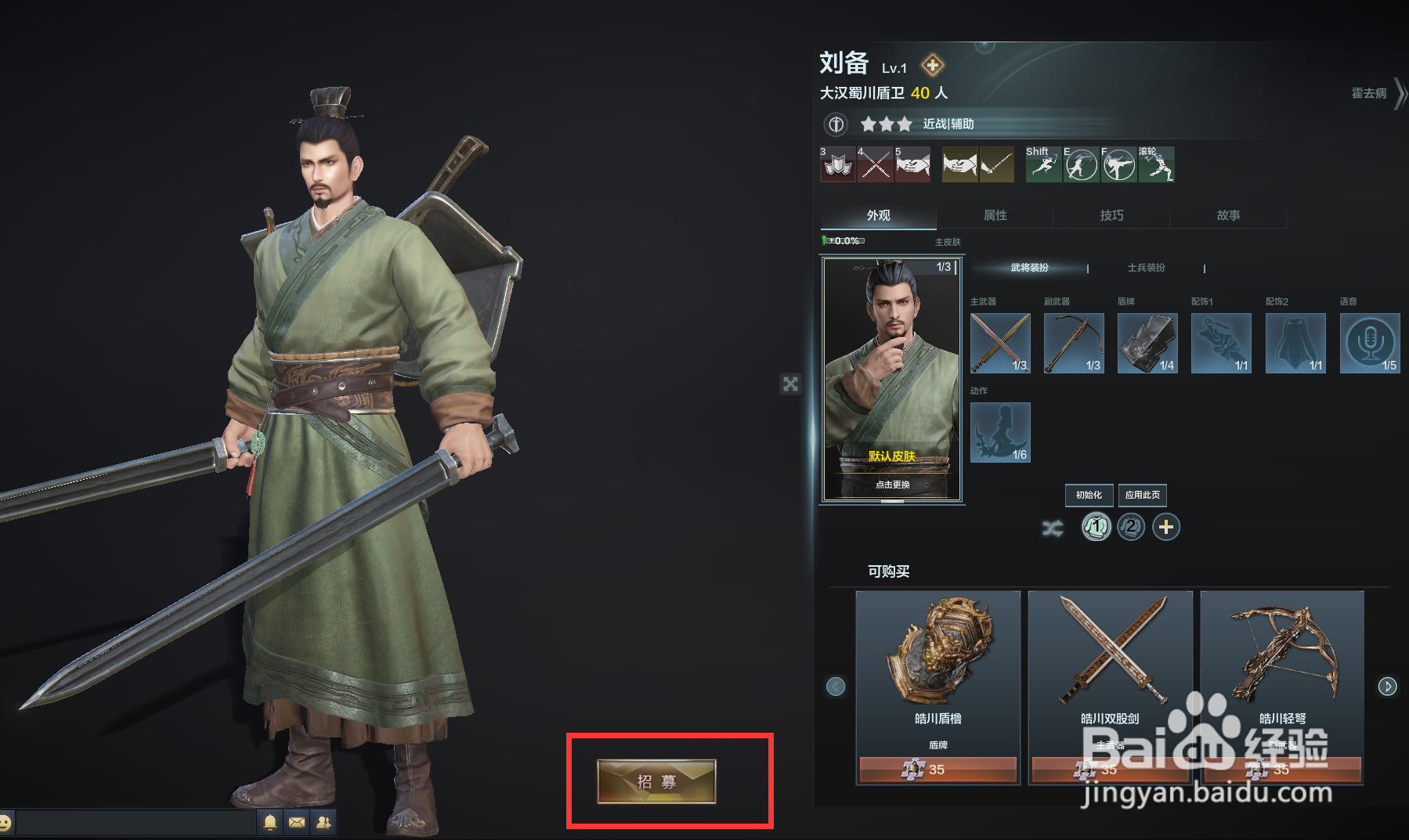Toggle the random shuffle appearance icon

(1053, 527)
